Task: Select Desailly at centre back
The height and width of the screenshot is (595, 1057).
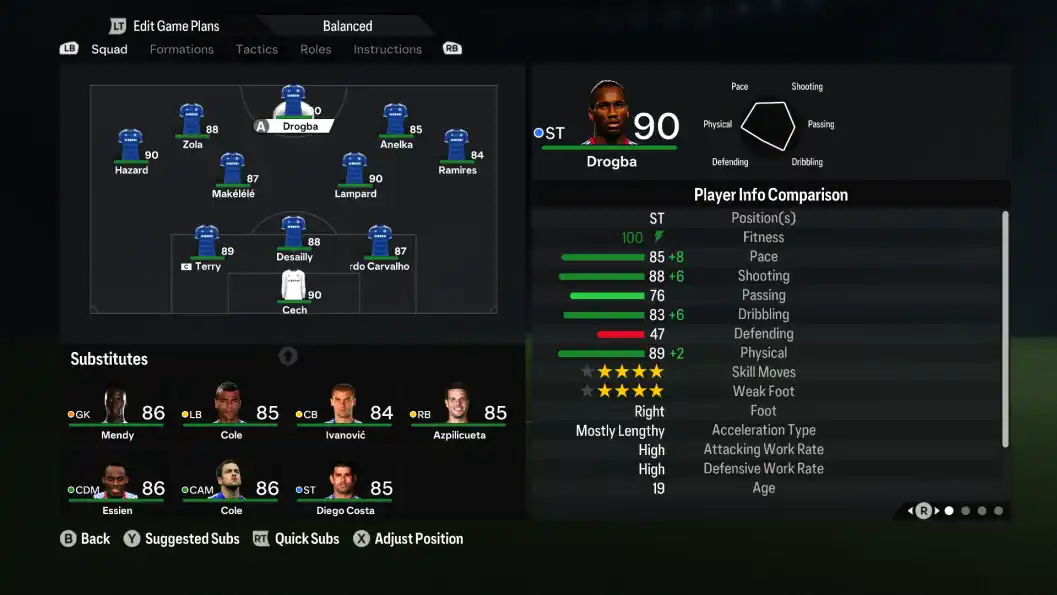Action: point(293,235)
